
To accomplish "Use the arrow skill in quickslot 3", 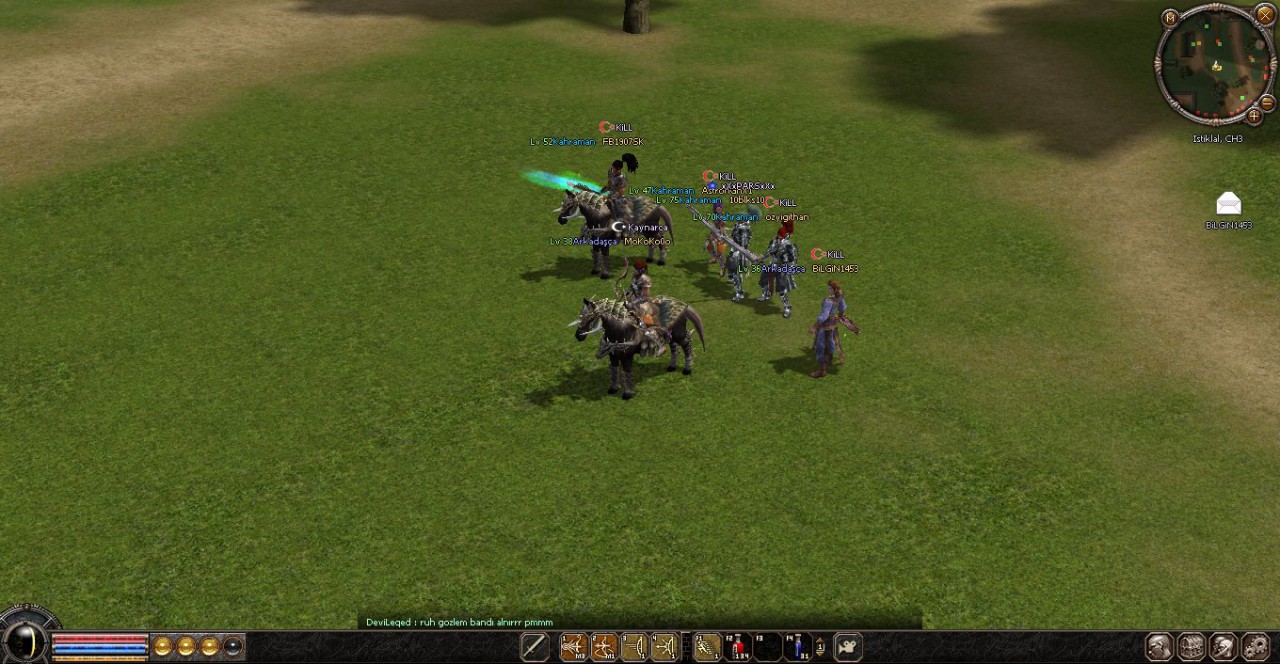I will [634, 647].
